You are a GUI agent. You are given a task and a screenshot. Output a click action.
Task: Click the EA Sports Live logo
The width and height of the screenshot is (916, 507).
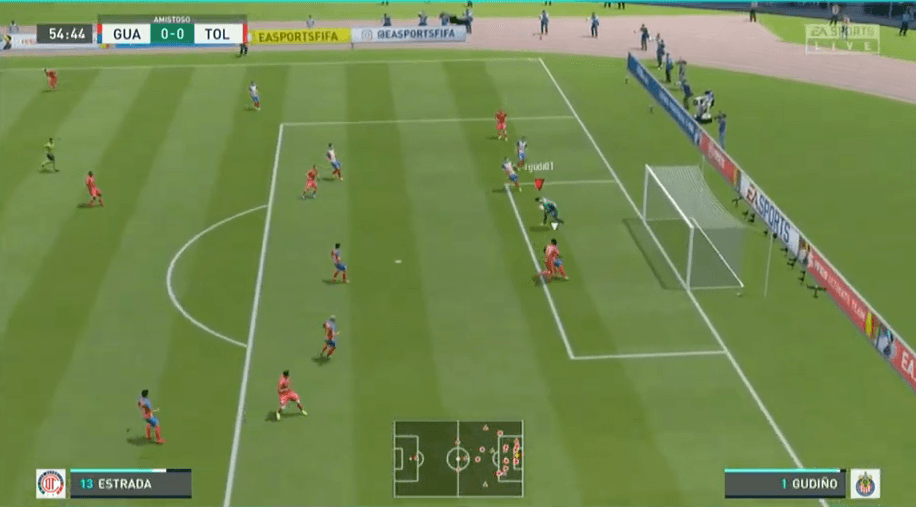click(x=842, y=38)
